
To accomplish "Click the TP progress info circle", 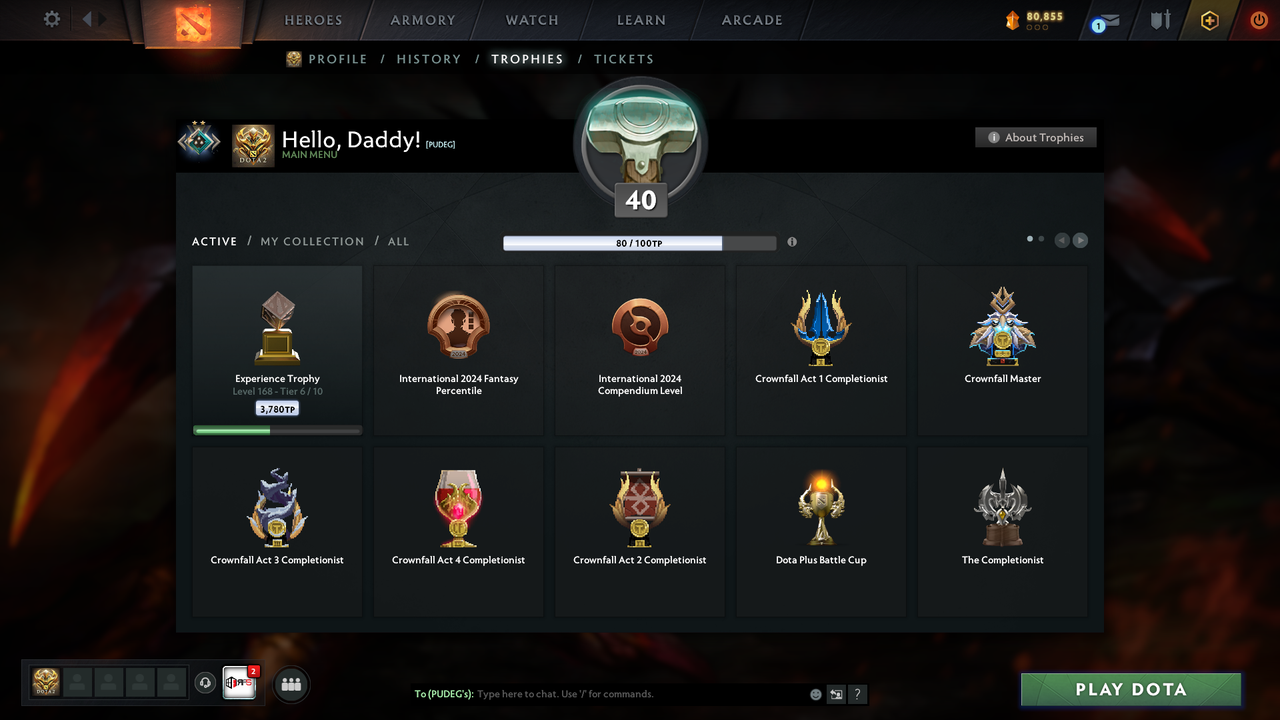I will [792, 242].
